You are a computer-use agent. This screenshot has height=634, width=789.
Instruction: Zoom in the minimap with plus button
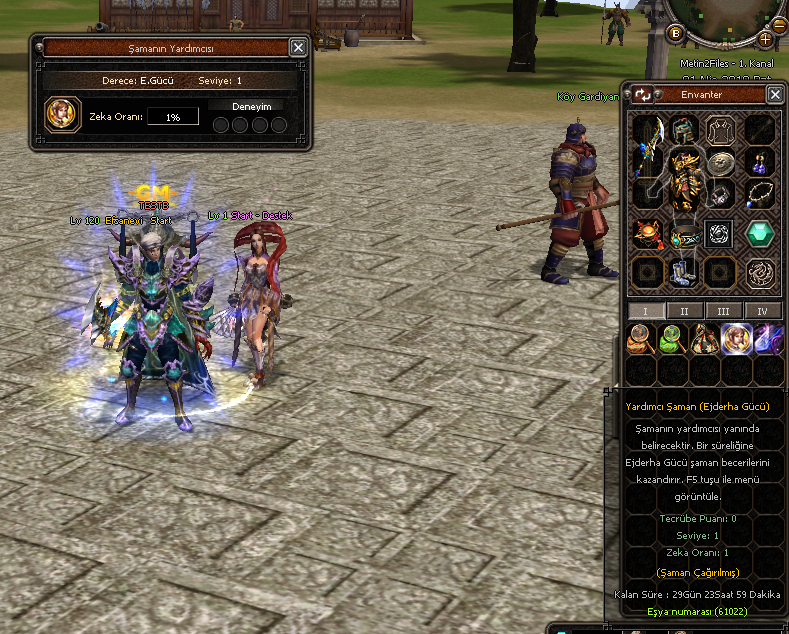click(x=766, y=39)
